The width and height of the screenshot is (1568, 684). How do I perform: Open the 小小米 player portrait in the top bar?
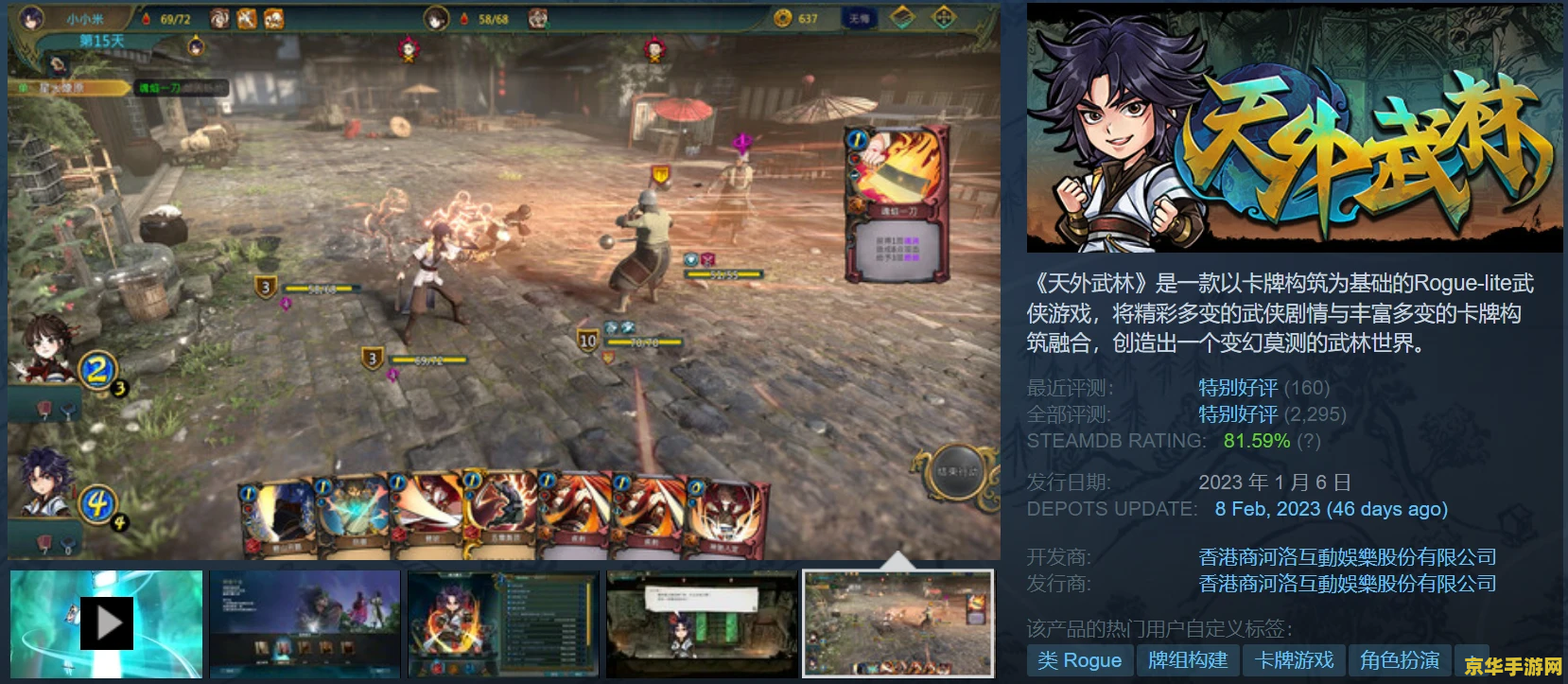pos(31,18)
